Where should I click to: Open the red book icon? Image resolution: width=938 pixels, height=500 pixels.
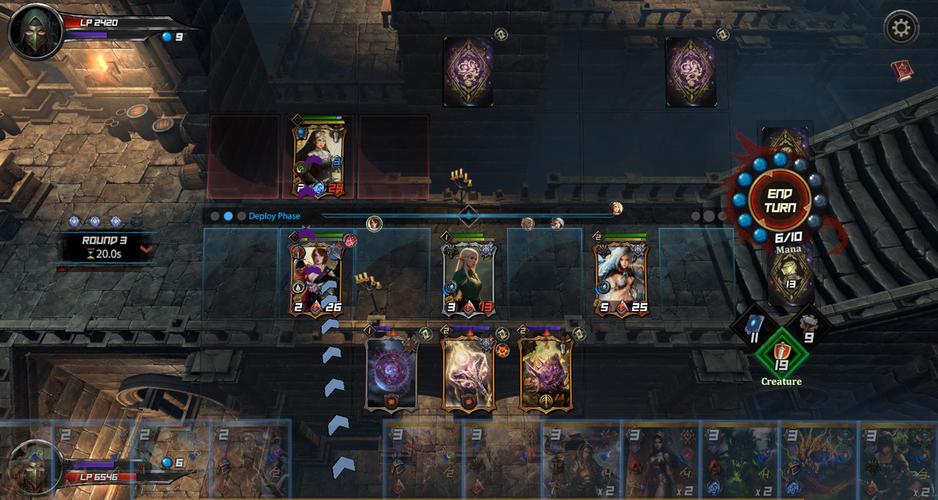[901, 70]
